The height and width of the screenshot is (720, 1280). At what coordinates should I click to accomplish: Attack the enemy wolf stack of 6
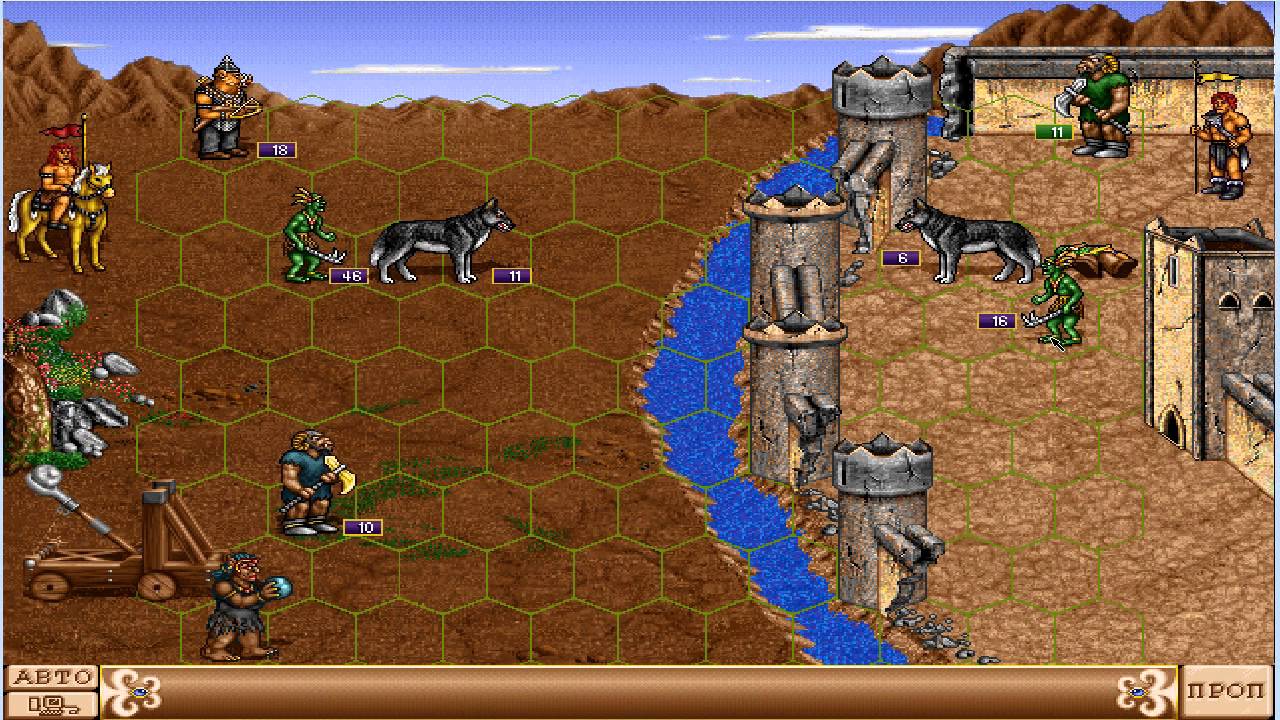[975, 240]
